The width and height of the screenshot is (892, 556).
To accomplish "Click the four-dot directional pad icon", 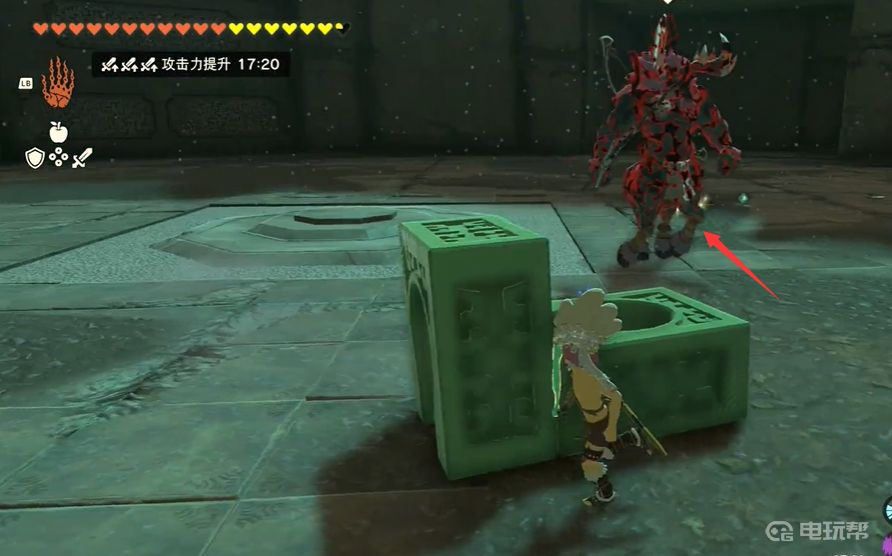I will tap(58, 157).
